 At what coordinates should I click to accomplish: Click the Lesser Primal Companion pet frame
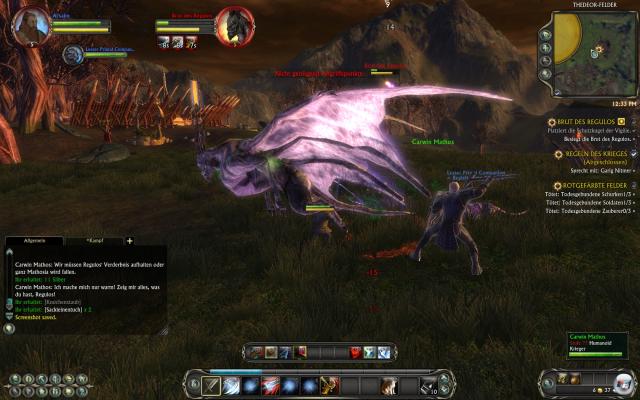75,54
